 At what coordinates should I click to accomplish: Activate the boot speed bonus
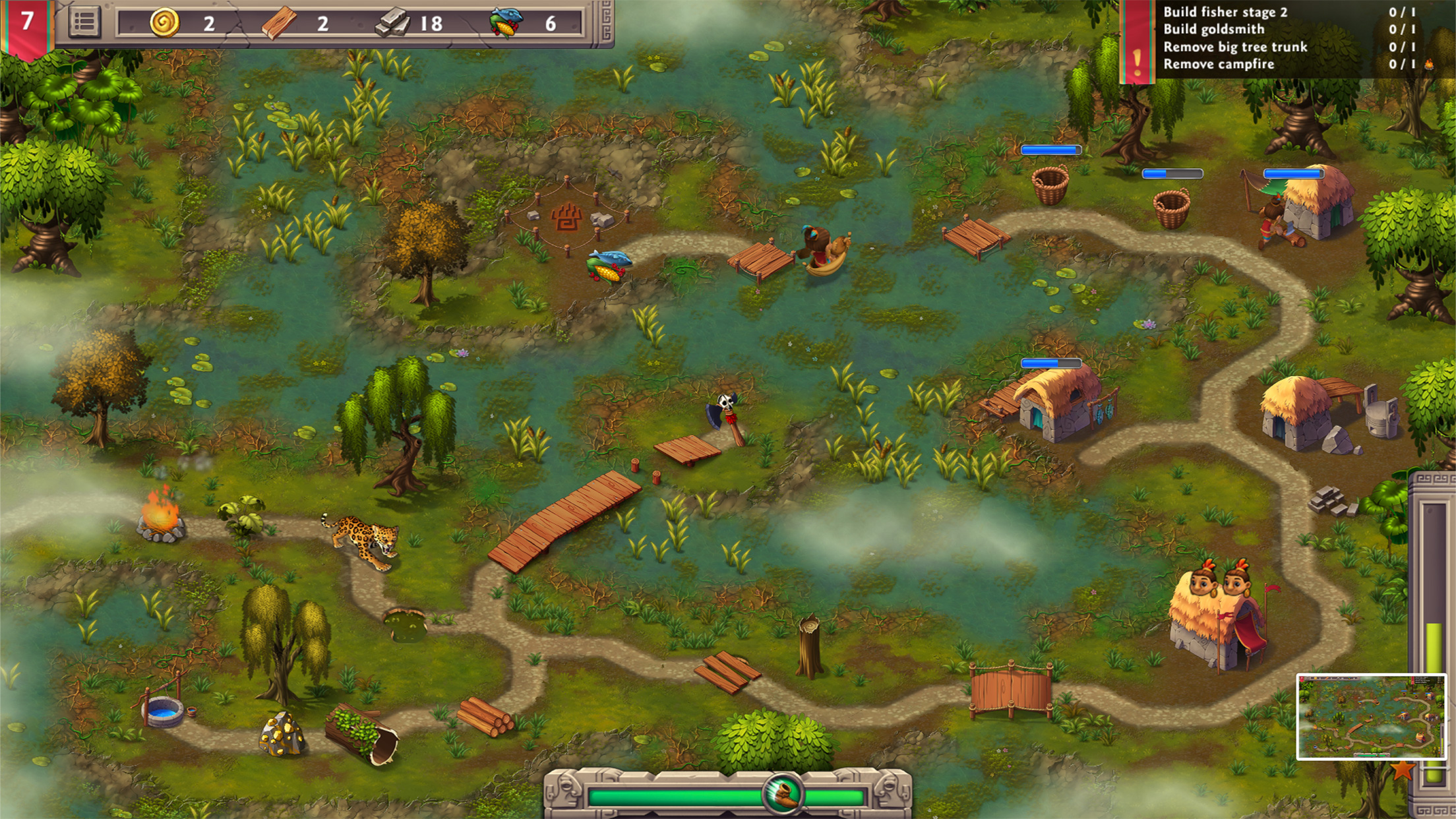783,793
